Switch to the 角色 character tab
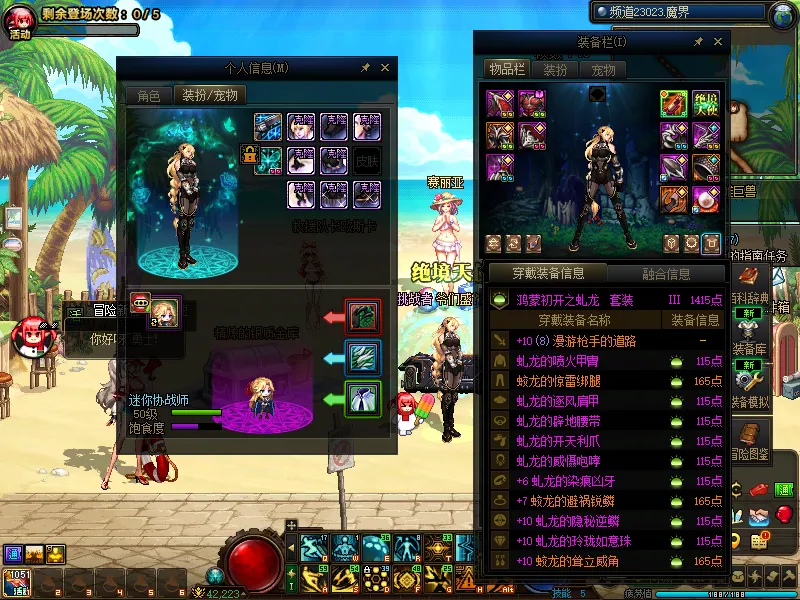The width and height of the screenshot is (800, 600). point(149,96)
